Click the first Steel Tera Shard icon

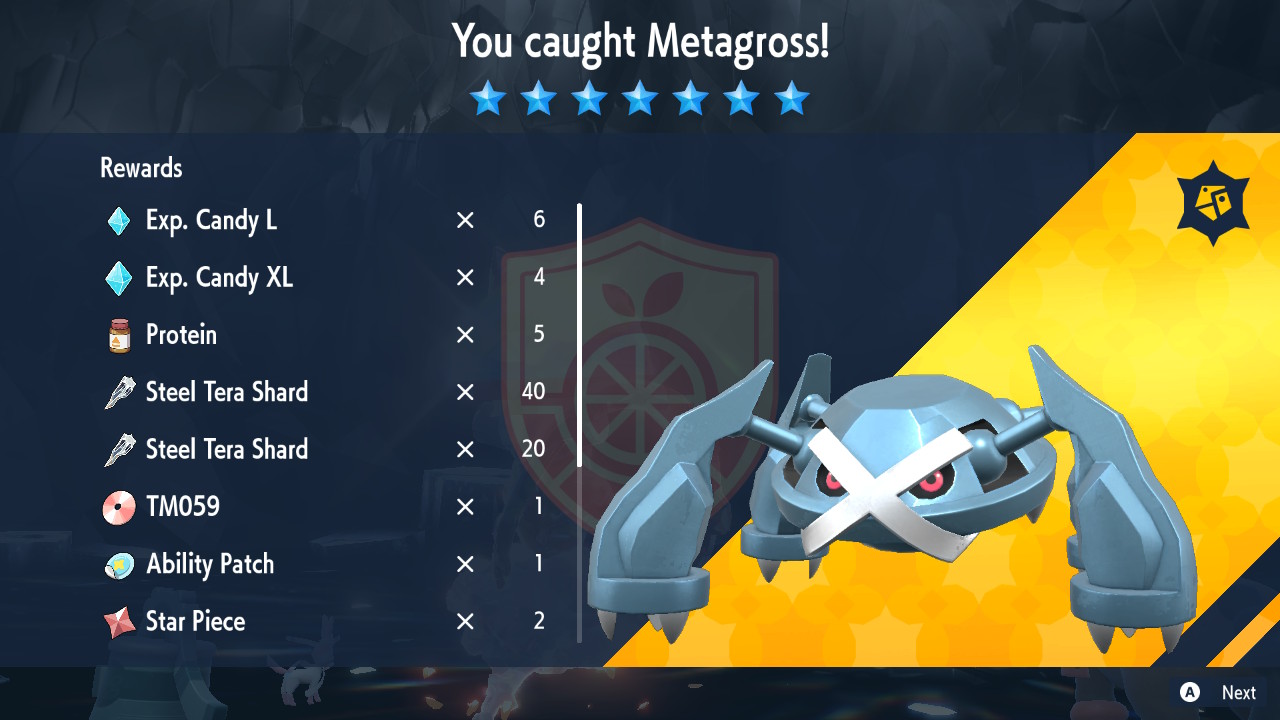(x=120, y=392)
